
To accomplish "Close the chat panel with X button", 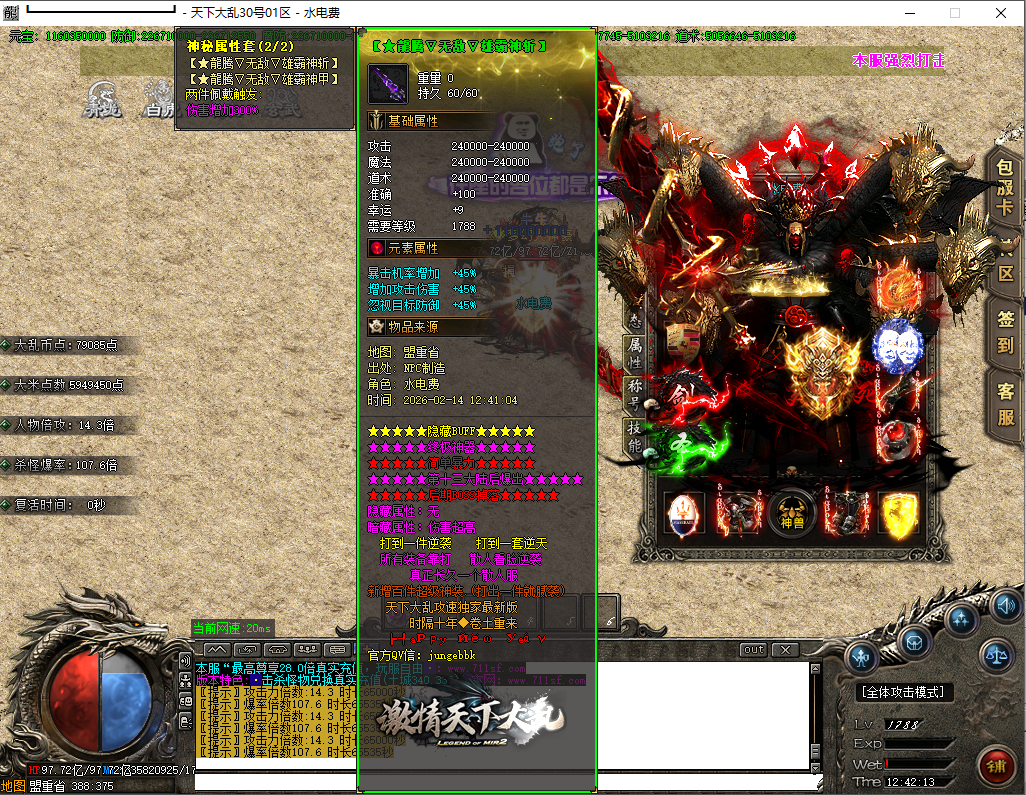I will point(785,650).
